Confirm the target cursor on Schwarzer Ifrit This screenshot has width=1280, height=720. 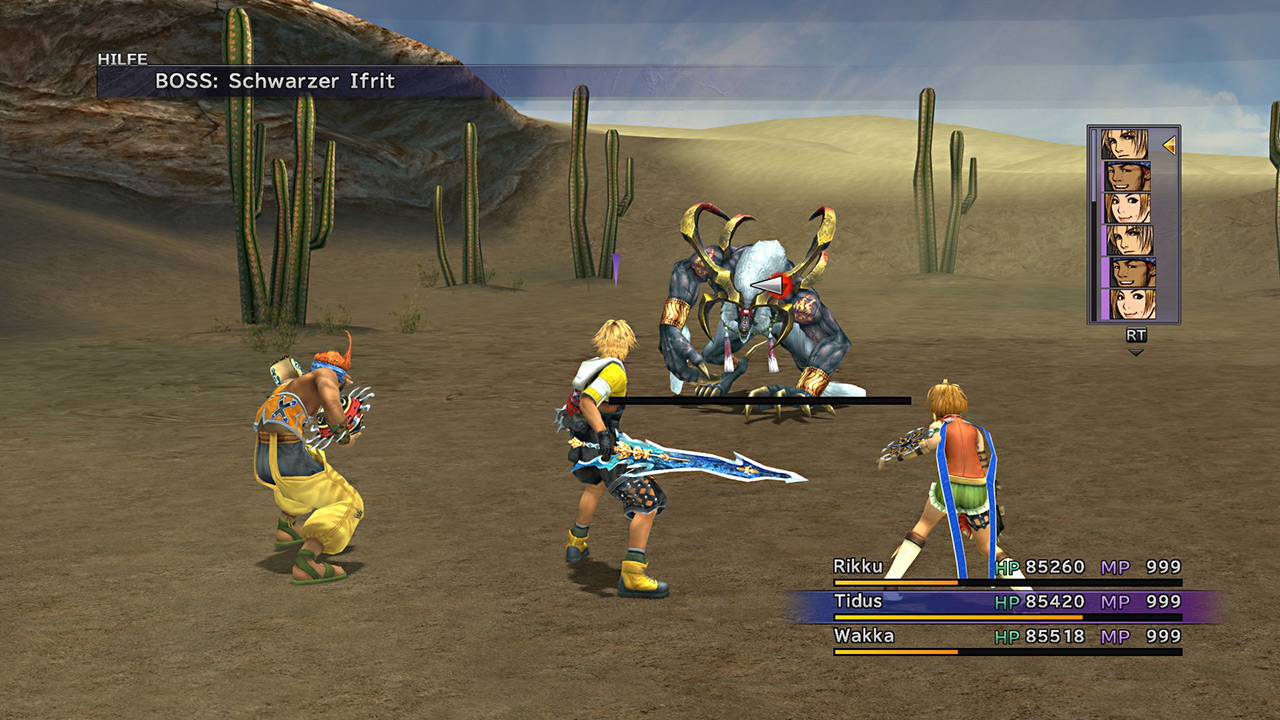coord(768,289)
